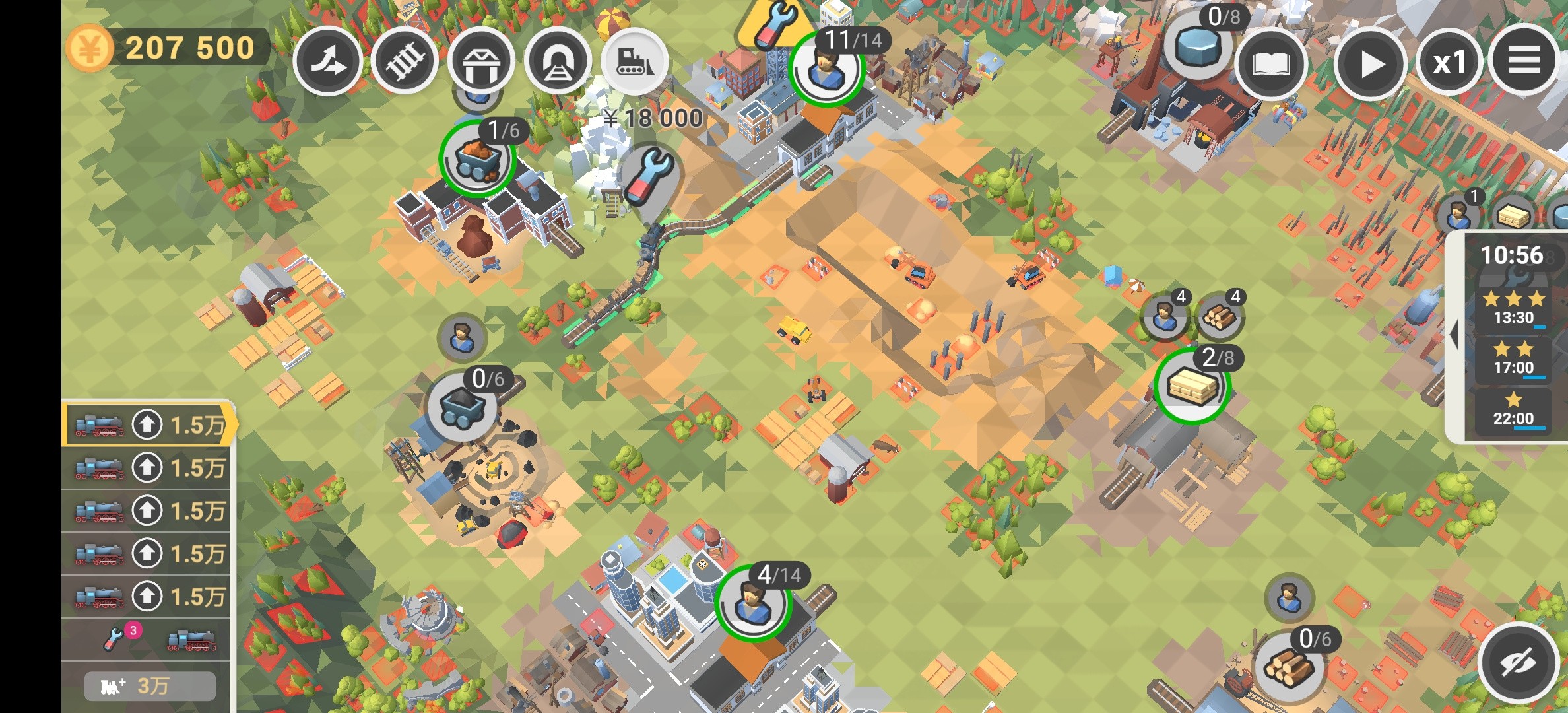
Task: Open the book guide icon
Action: (x=1270, y=64)
